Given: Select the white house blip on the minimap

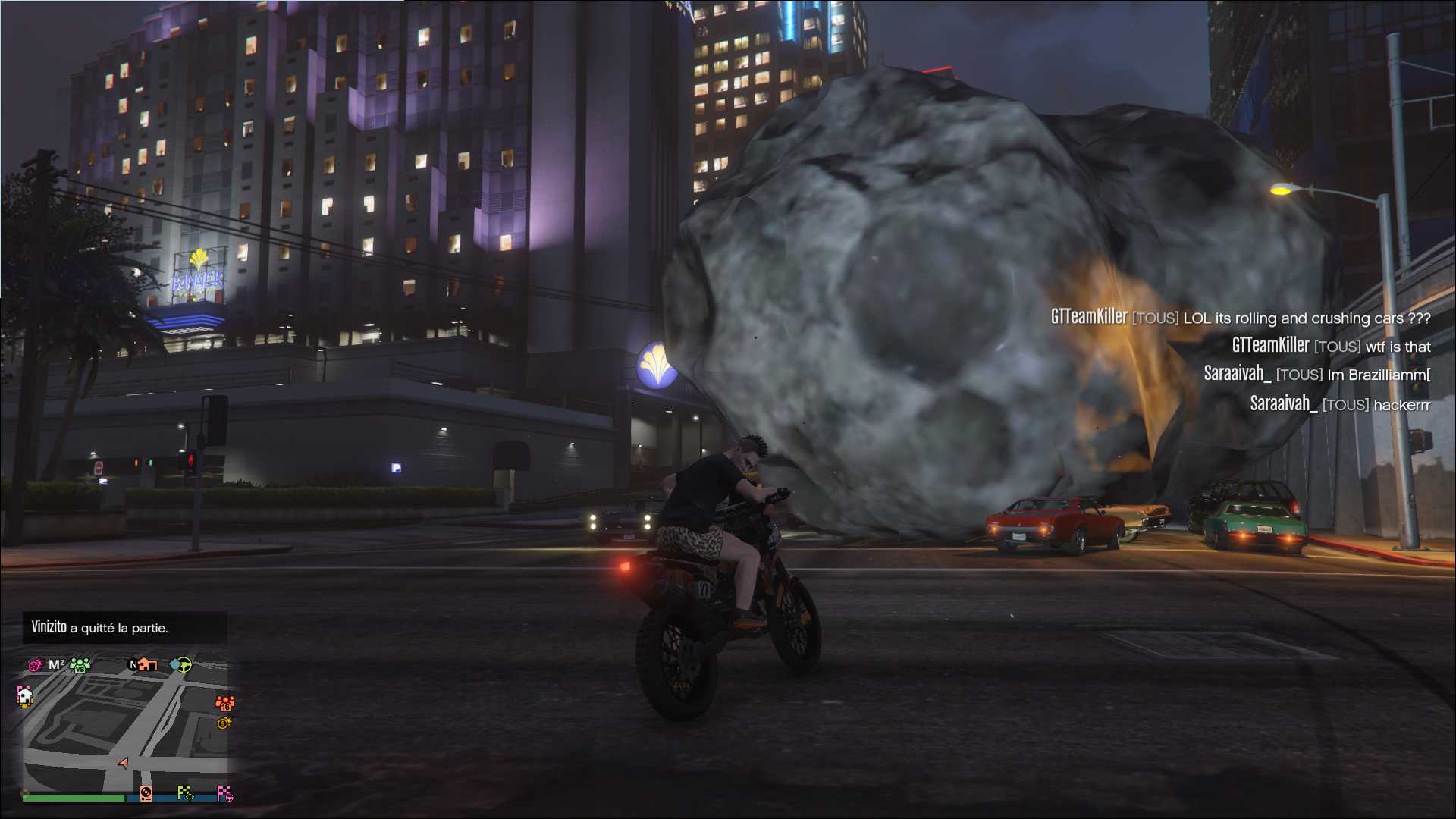Looking at the screenshot, I should coord(25,695).
